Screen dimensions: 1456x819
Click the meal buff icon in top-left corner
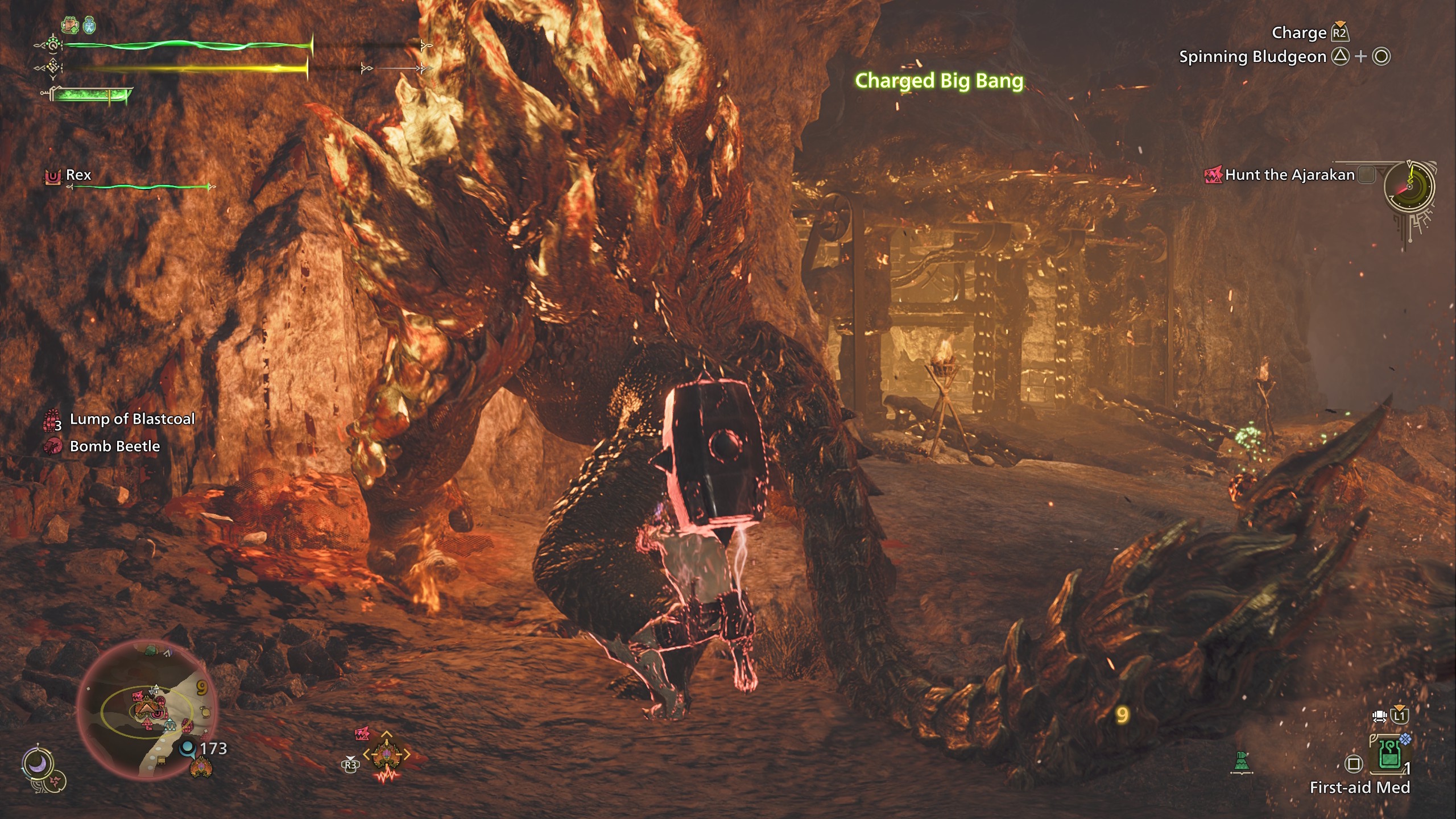(x=69, y=24)
